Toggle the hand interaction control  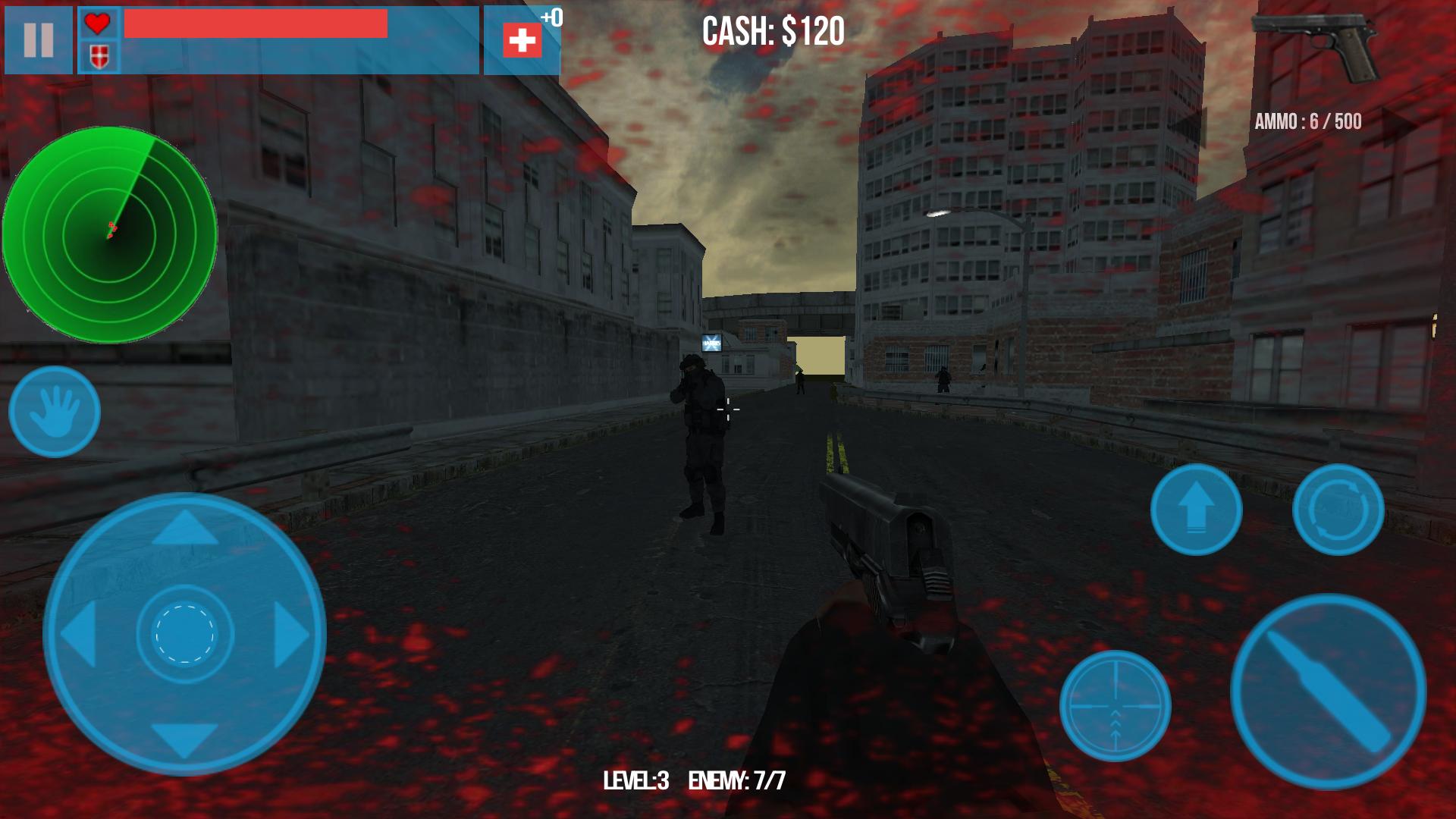(57, 413)
